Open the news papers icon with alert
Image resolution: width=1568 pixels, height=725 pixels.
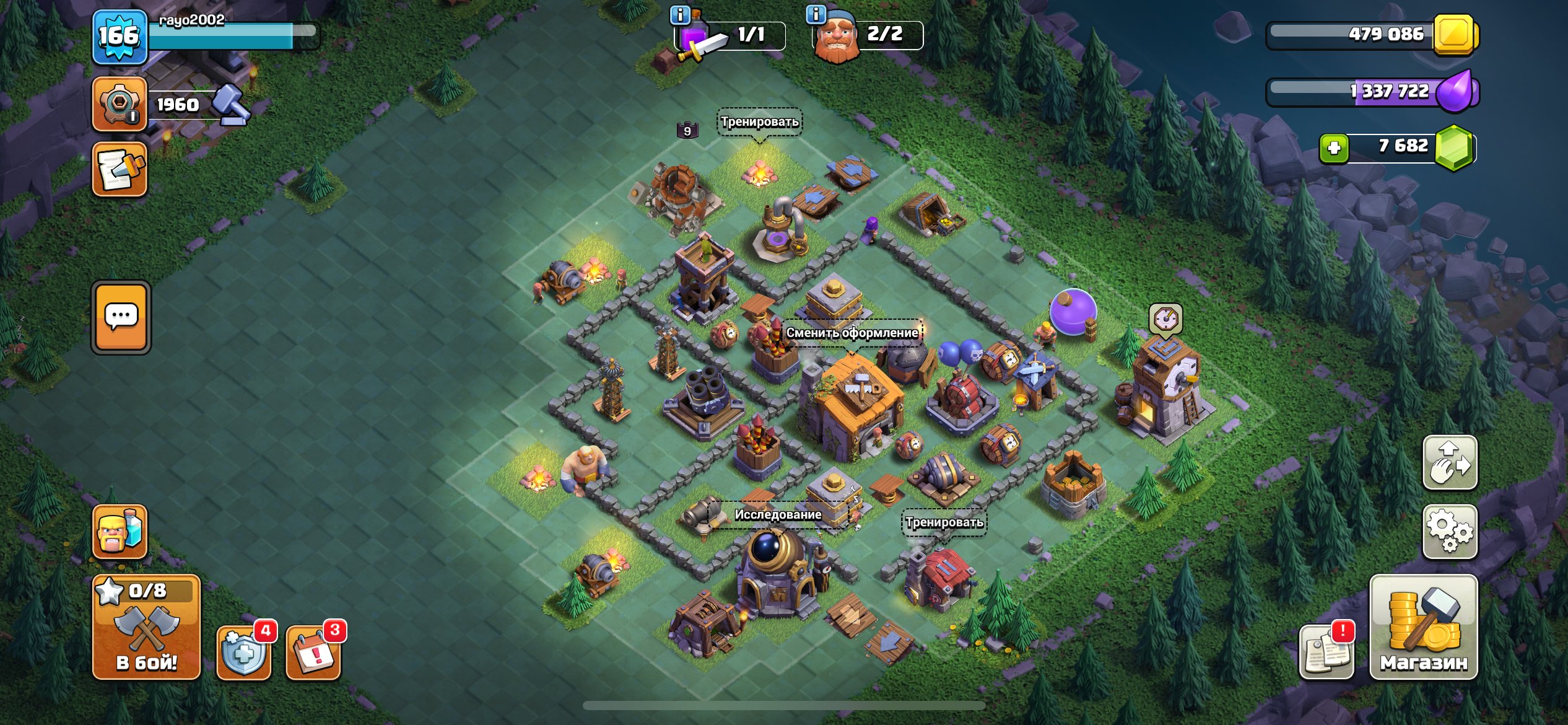pyautogui.click(x=1326, y=652)
